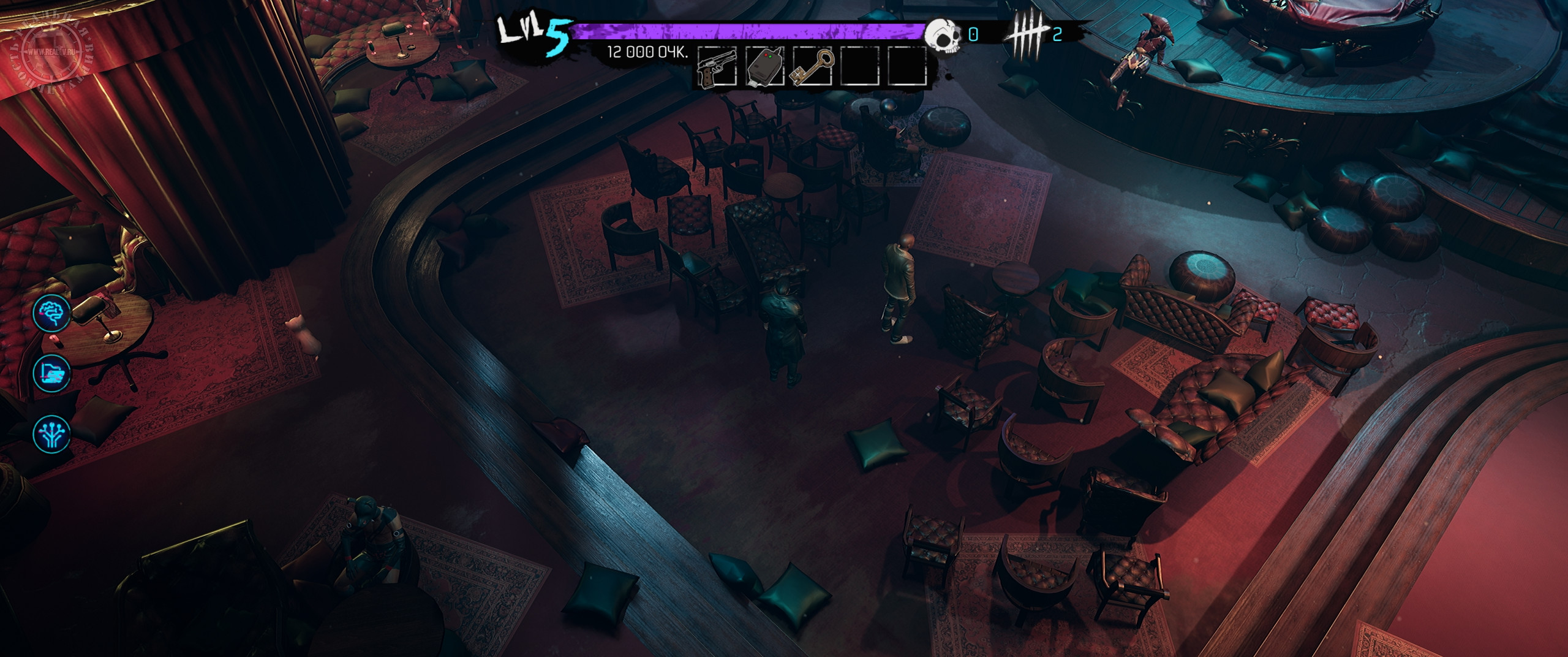Open the folder files icon
Screen dimensions: 1568x657
52,372
